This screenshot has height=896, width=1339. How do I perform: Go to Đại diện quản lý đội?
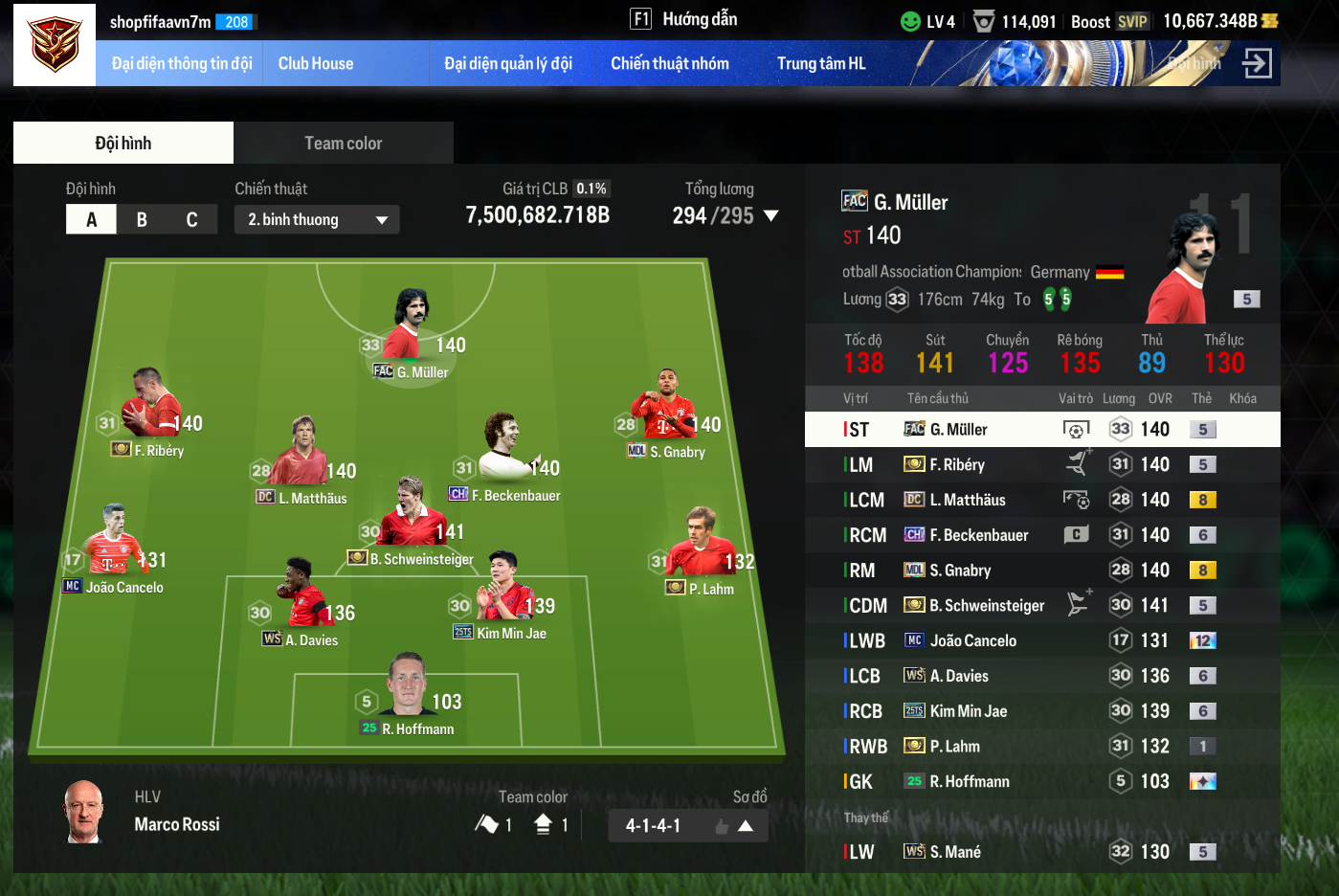pyautogui.click(x=508, y=63)
